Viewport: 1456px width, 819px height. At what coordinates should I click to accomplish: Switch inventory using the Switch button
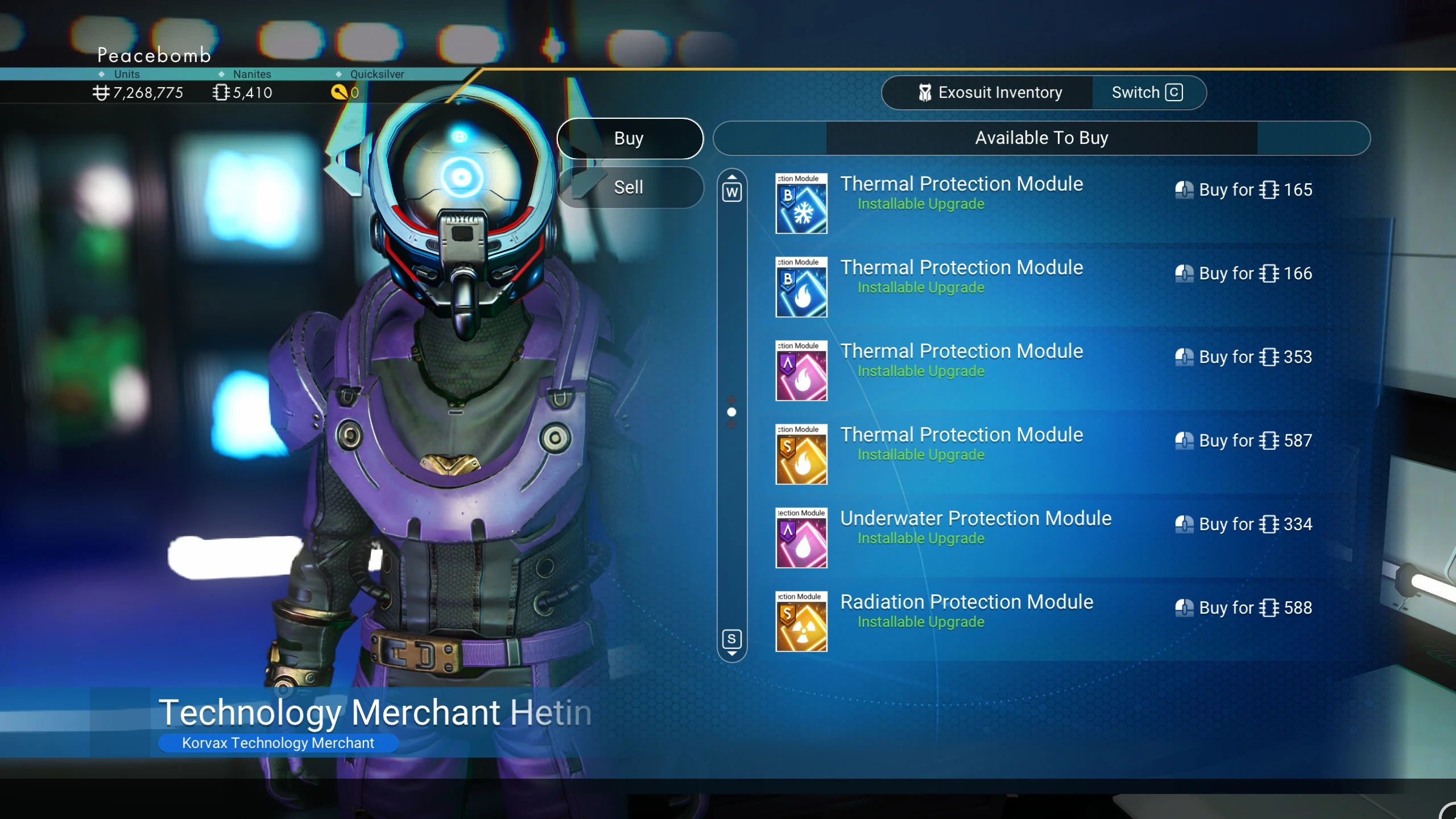pos(1147,93)
